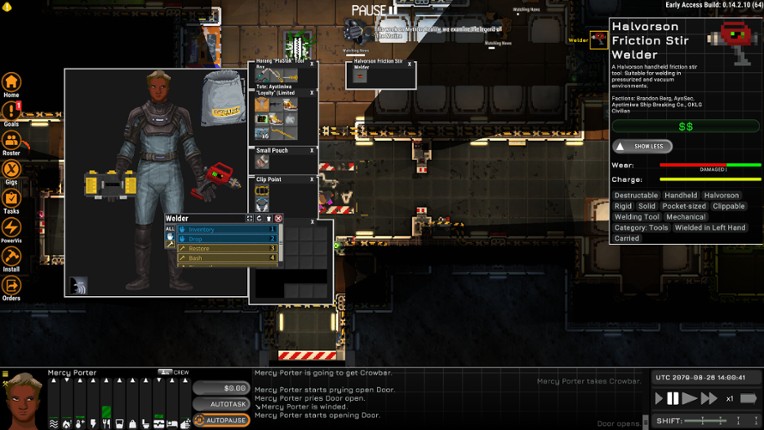Choose Inventory in the Welder menu
The width and height of the screenshot is (764, 430).
click(x=227, y=230)
